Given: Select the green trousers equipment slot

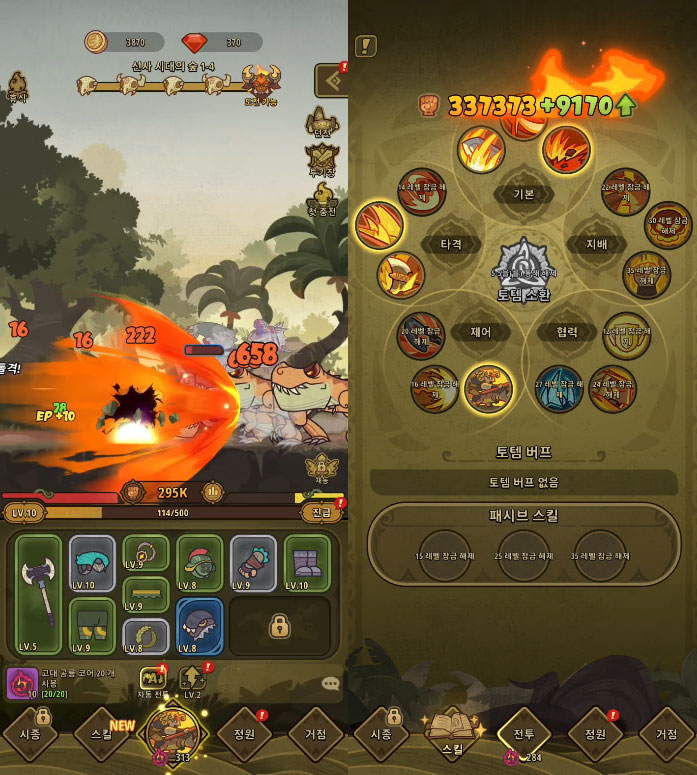Looking at the screenshot, I should point(92,626).
